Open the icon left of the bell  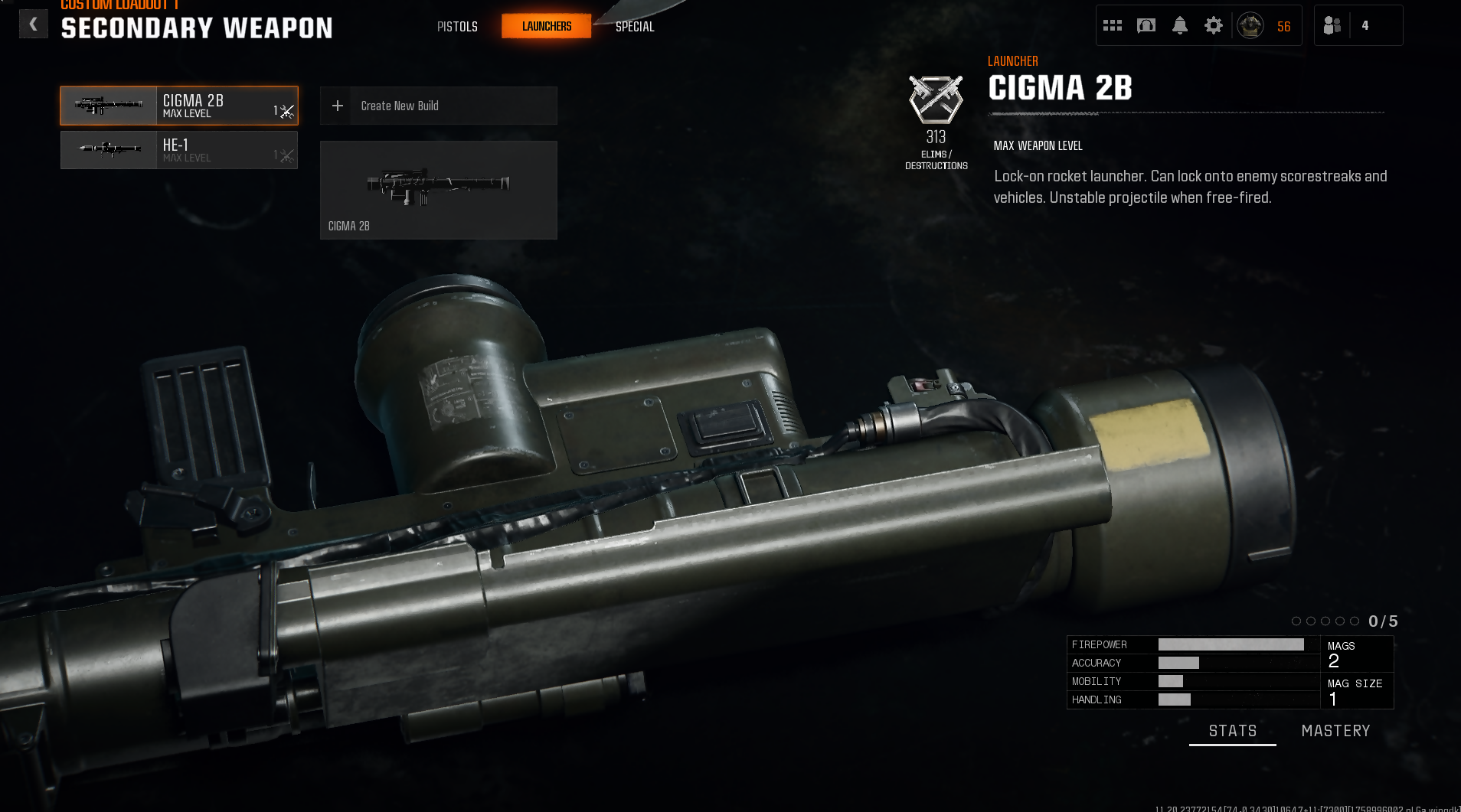1146,26
